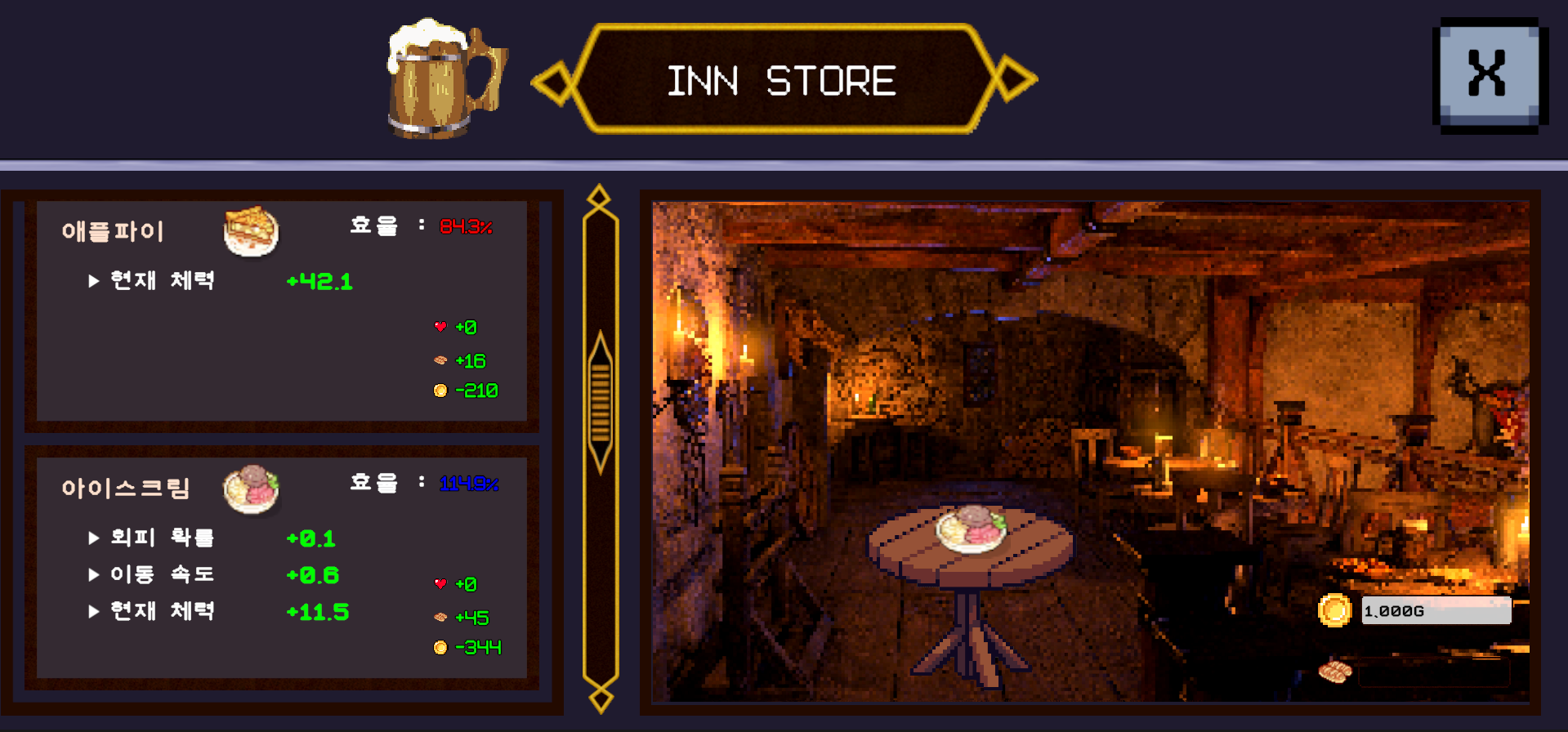The image size is (1568, 732).
Task: Click the coin icon showing -210
Action: (440, 390)
